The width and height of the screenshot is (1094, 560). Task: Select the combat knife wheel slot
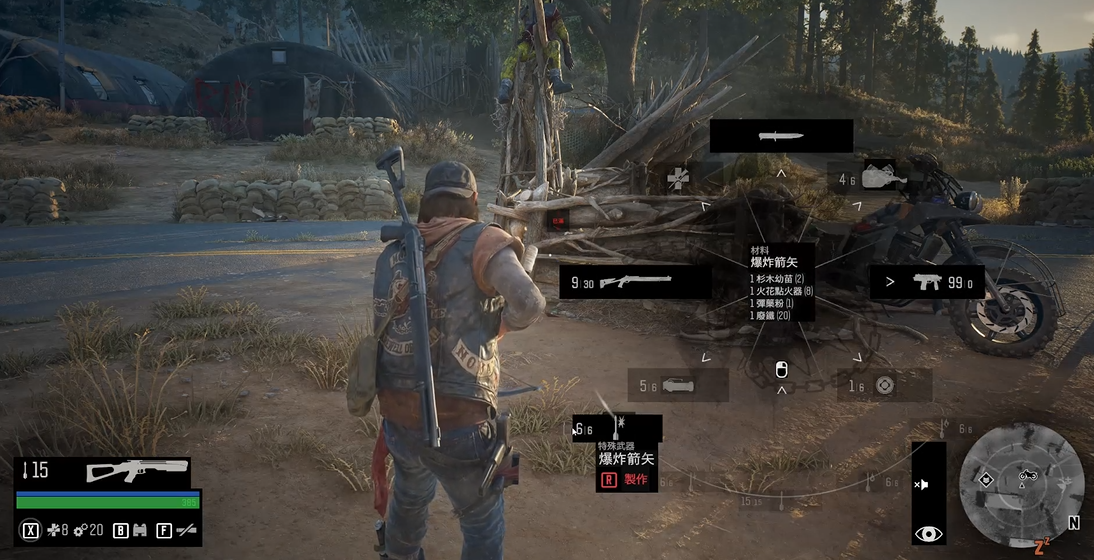click(781, 136)
